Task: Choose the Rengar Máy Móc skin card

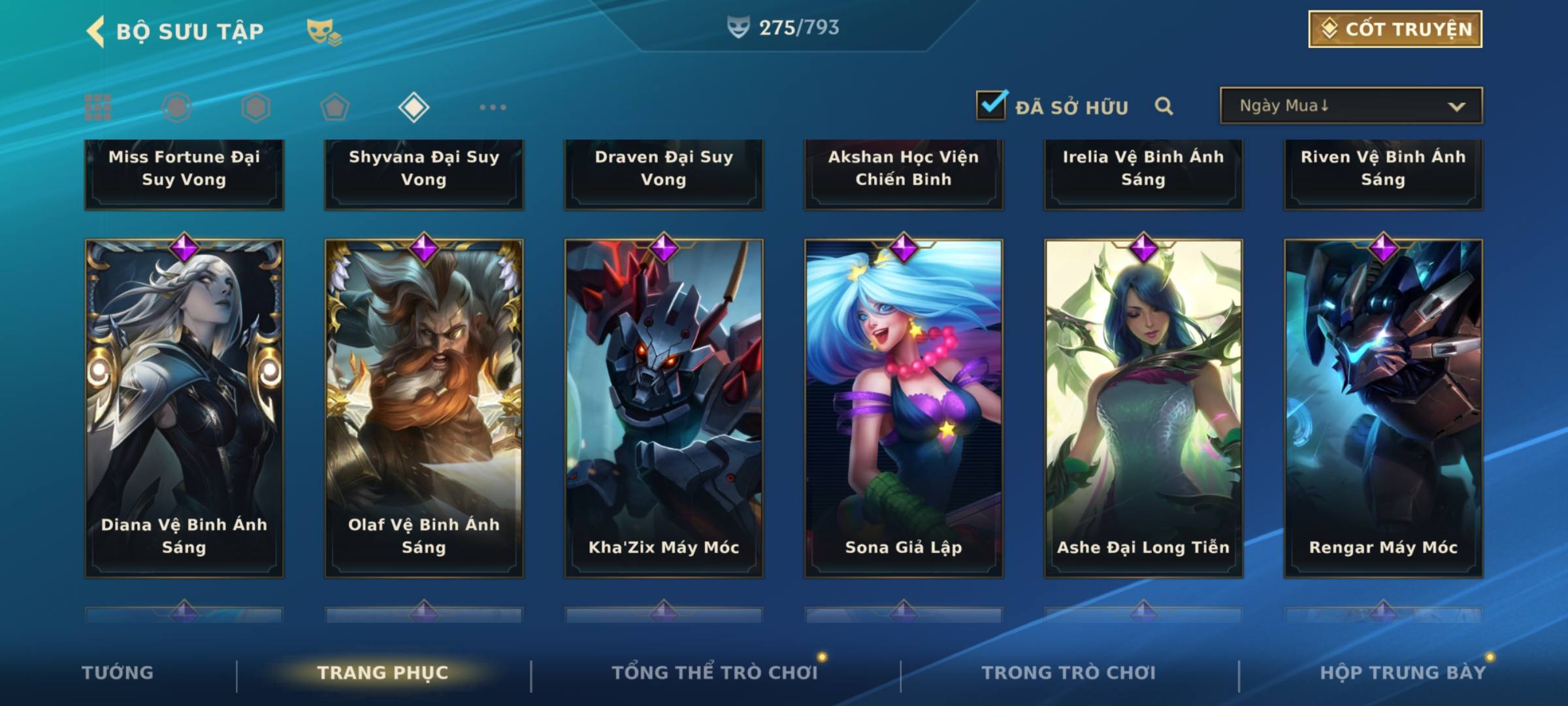Action: 1383,409
